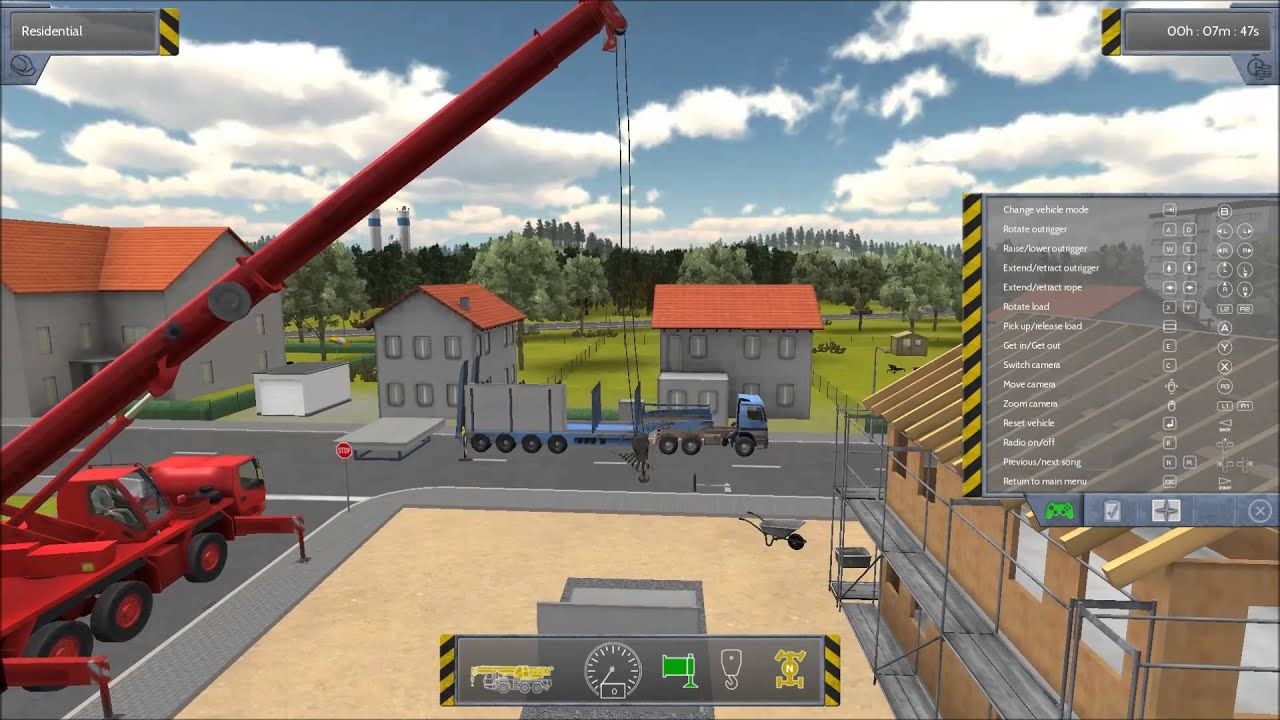The image size is (1280, 720).
Task: Open the checklist panel tab
Action: click(1112, 510)
